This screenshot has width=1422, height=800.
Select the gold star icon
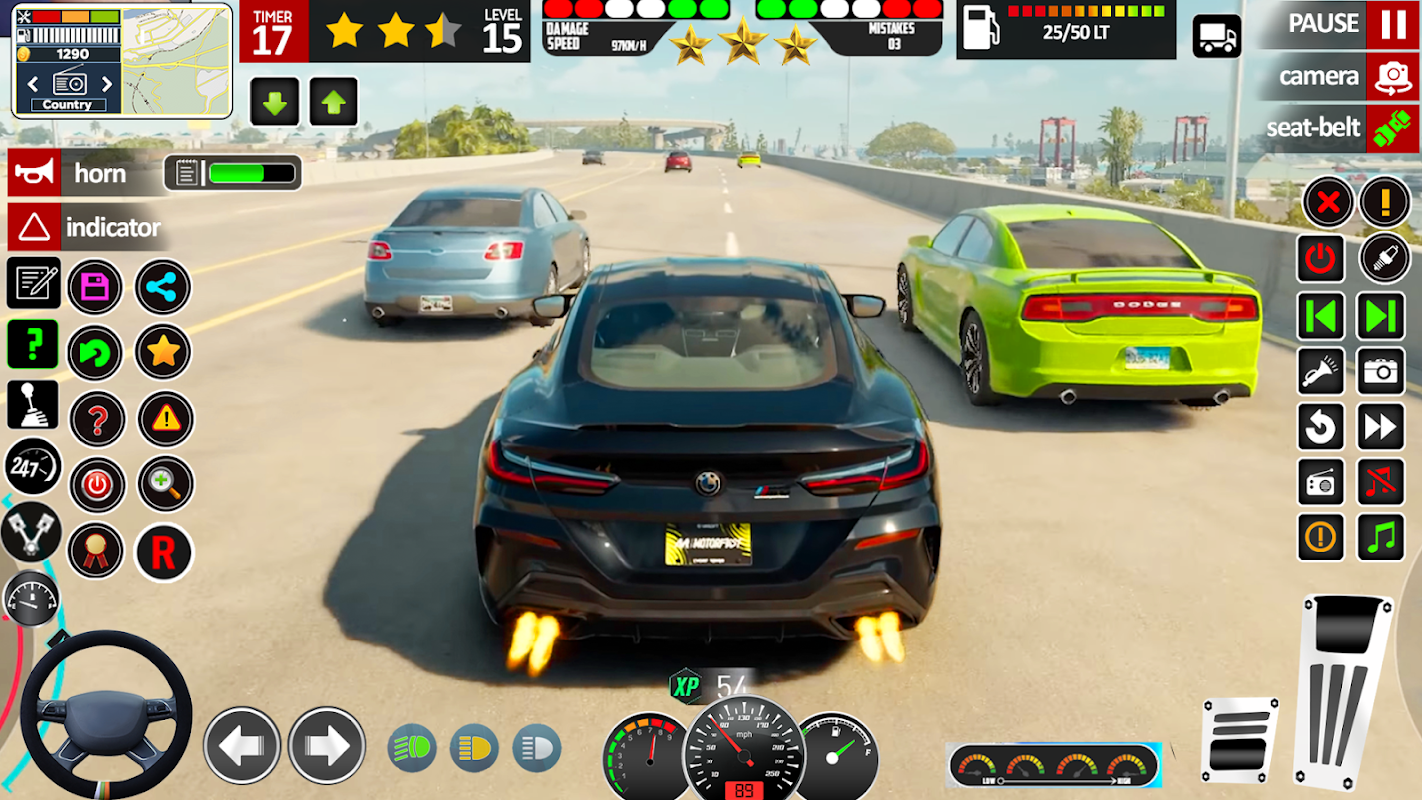(163, 351)
